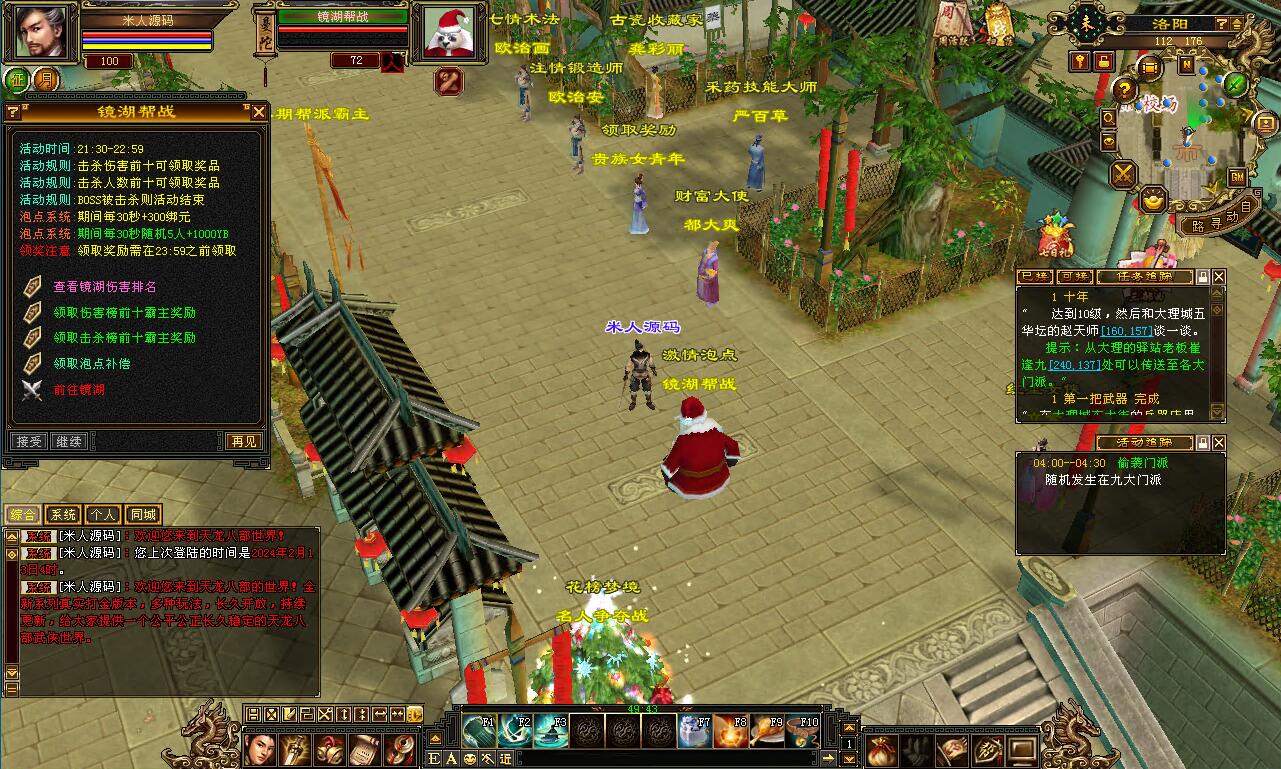1281x769 pixels.
Task: Choose 前往镜湖 to travel
Action: [79, 389]
